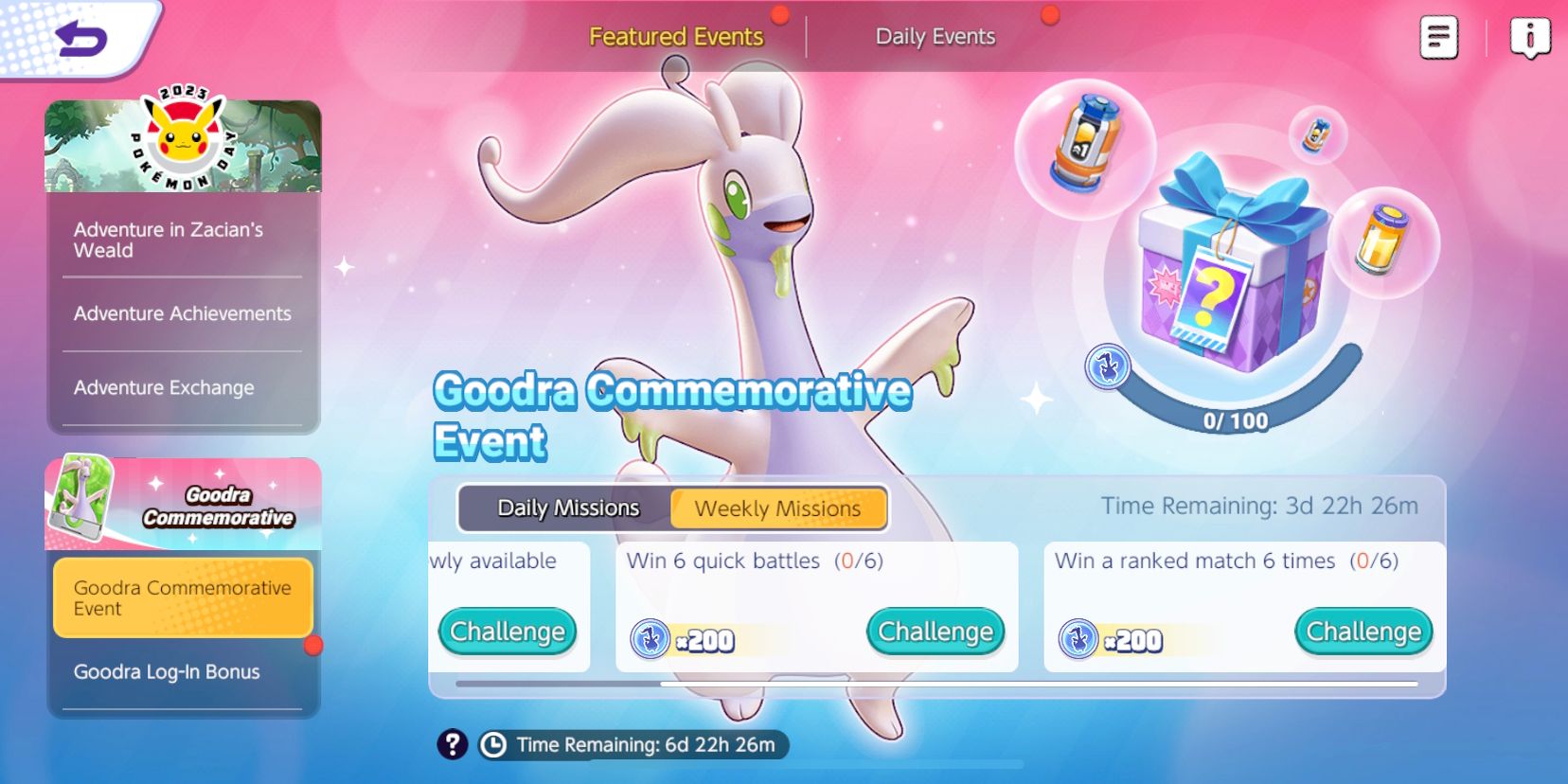Select the Daily Missions tab
The image size is (1568, 784).
pyautogui.click(x=568, y=508)
